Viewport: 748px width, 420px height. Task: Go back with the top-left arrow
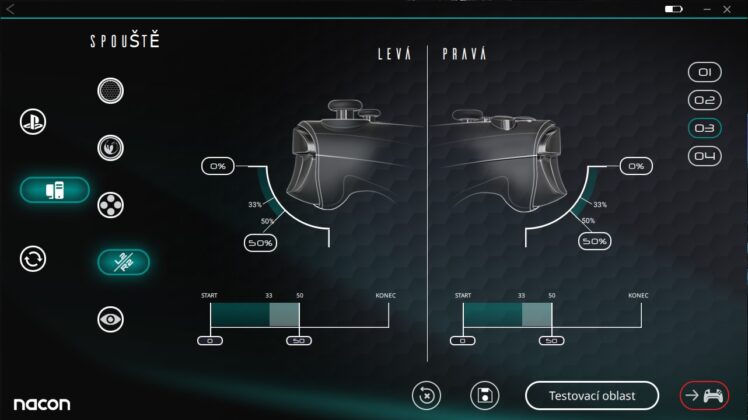10,9
